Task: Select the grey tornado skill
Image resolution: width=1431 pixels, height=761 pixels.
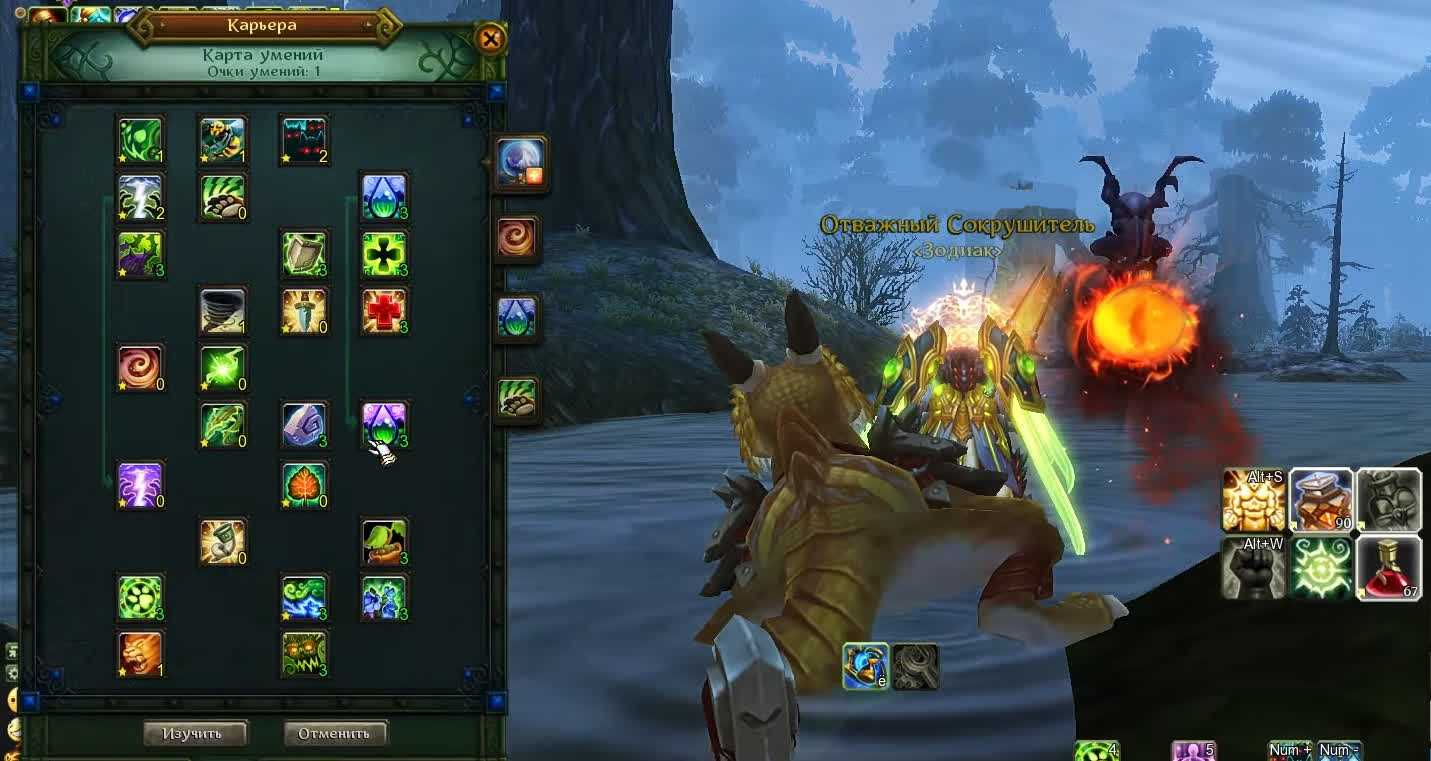Action: tap(222, 311)
